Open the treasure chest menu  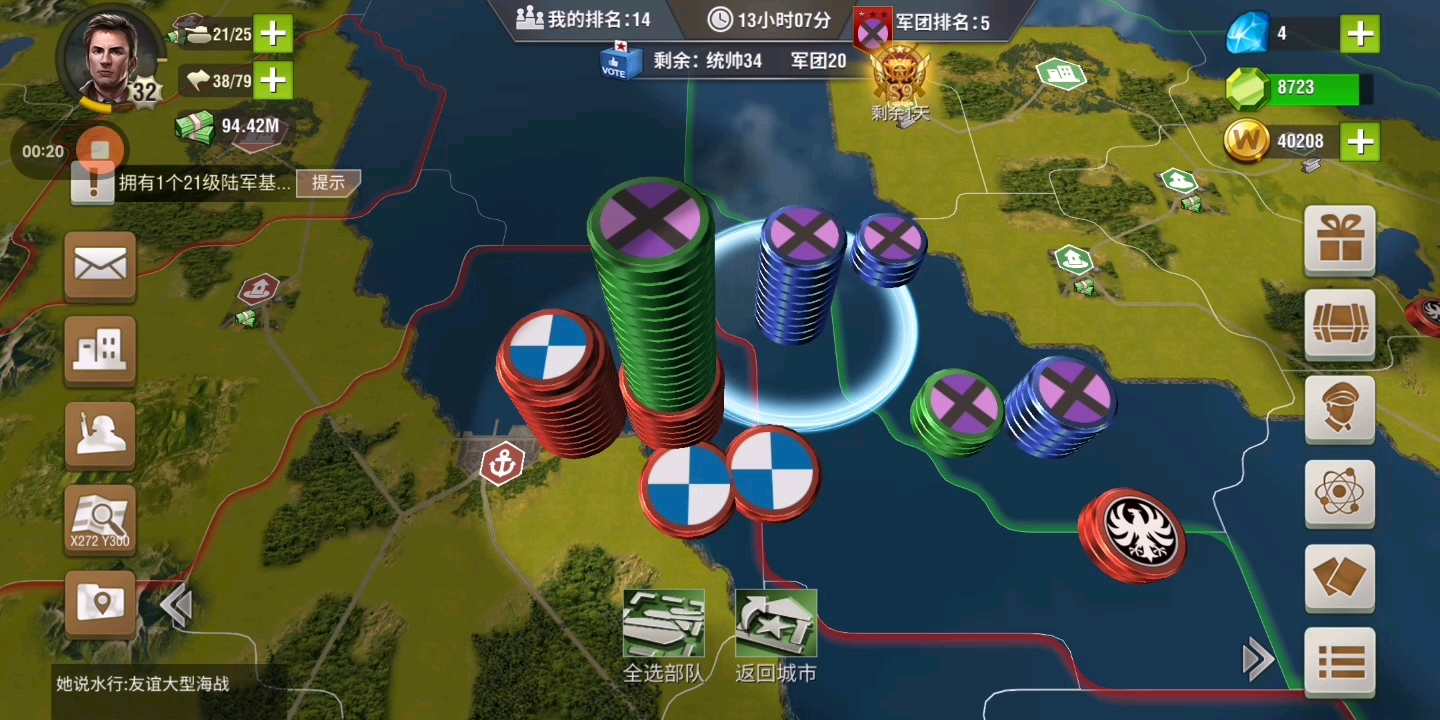pyautogui.click(x=1340, y=324)
